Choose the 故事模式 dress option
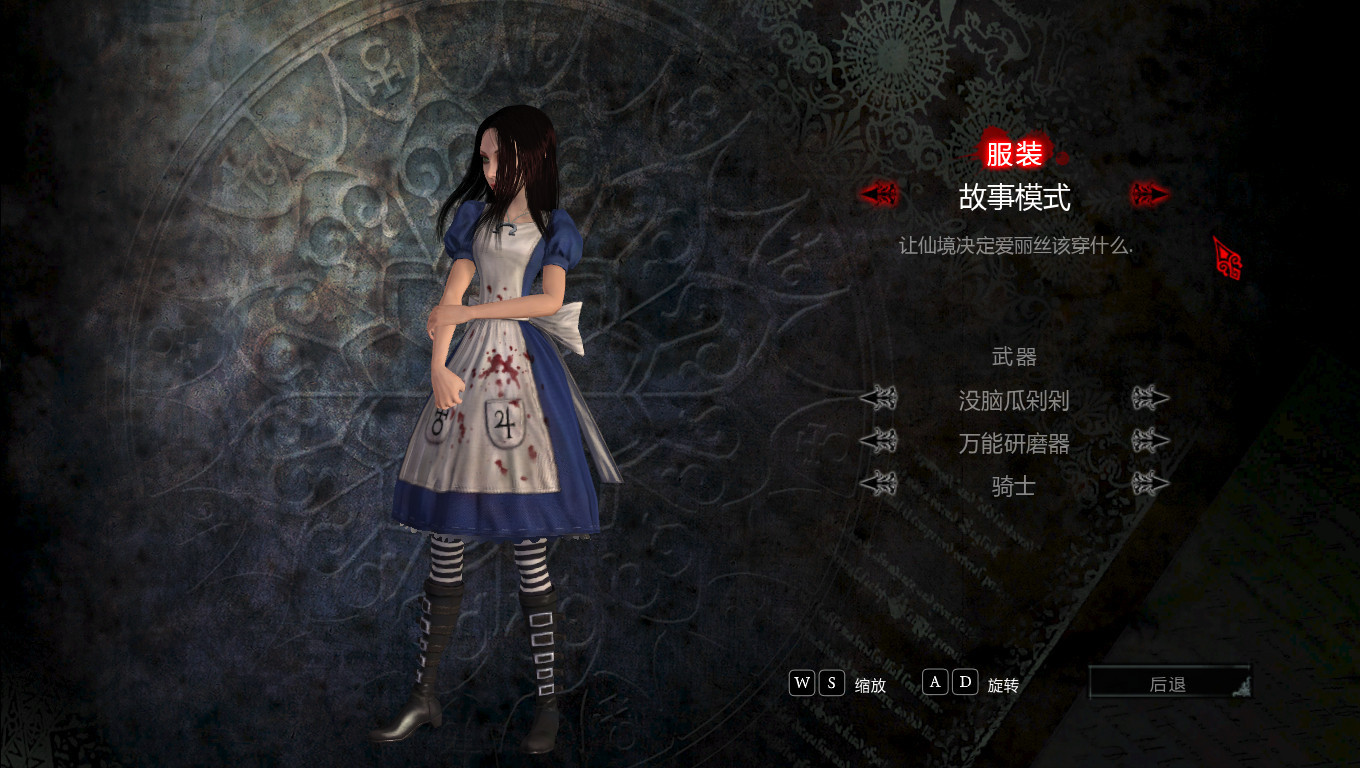 [x=1014, y=197]
